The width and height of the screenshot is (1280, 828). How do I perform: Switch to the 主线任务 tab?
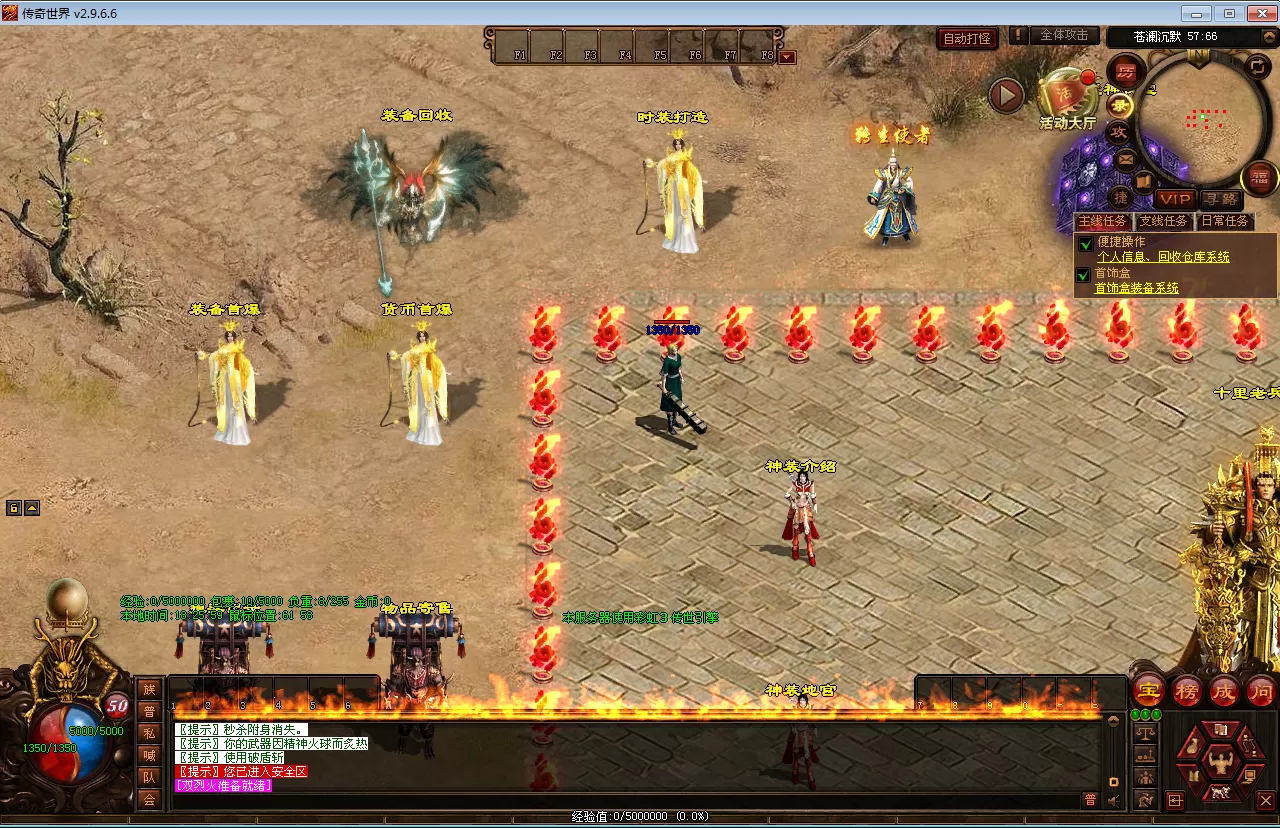click(x=1102, y=221)
